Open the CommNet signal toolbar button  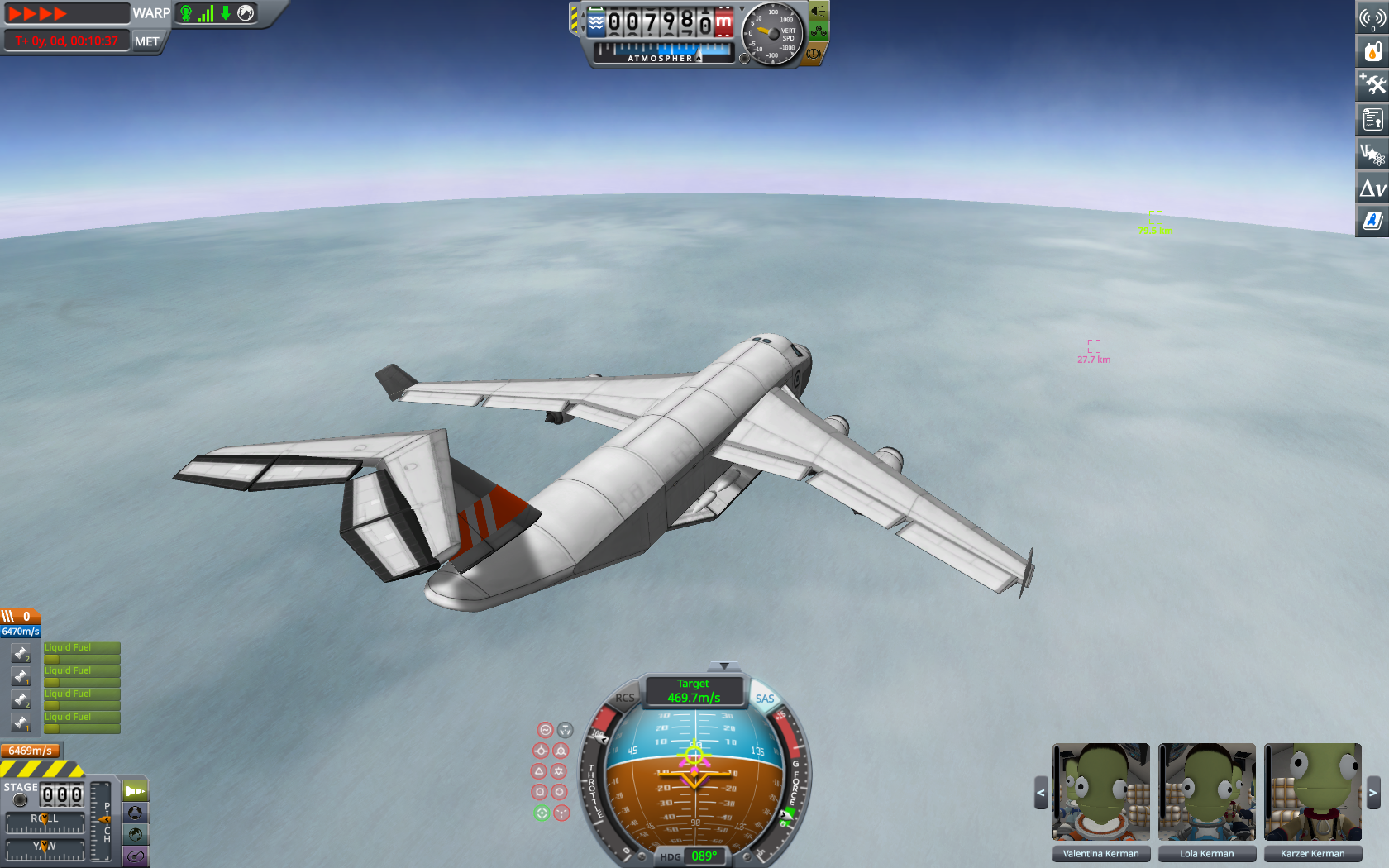click(x=1372, y=18)
